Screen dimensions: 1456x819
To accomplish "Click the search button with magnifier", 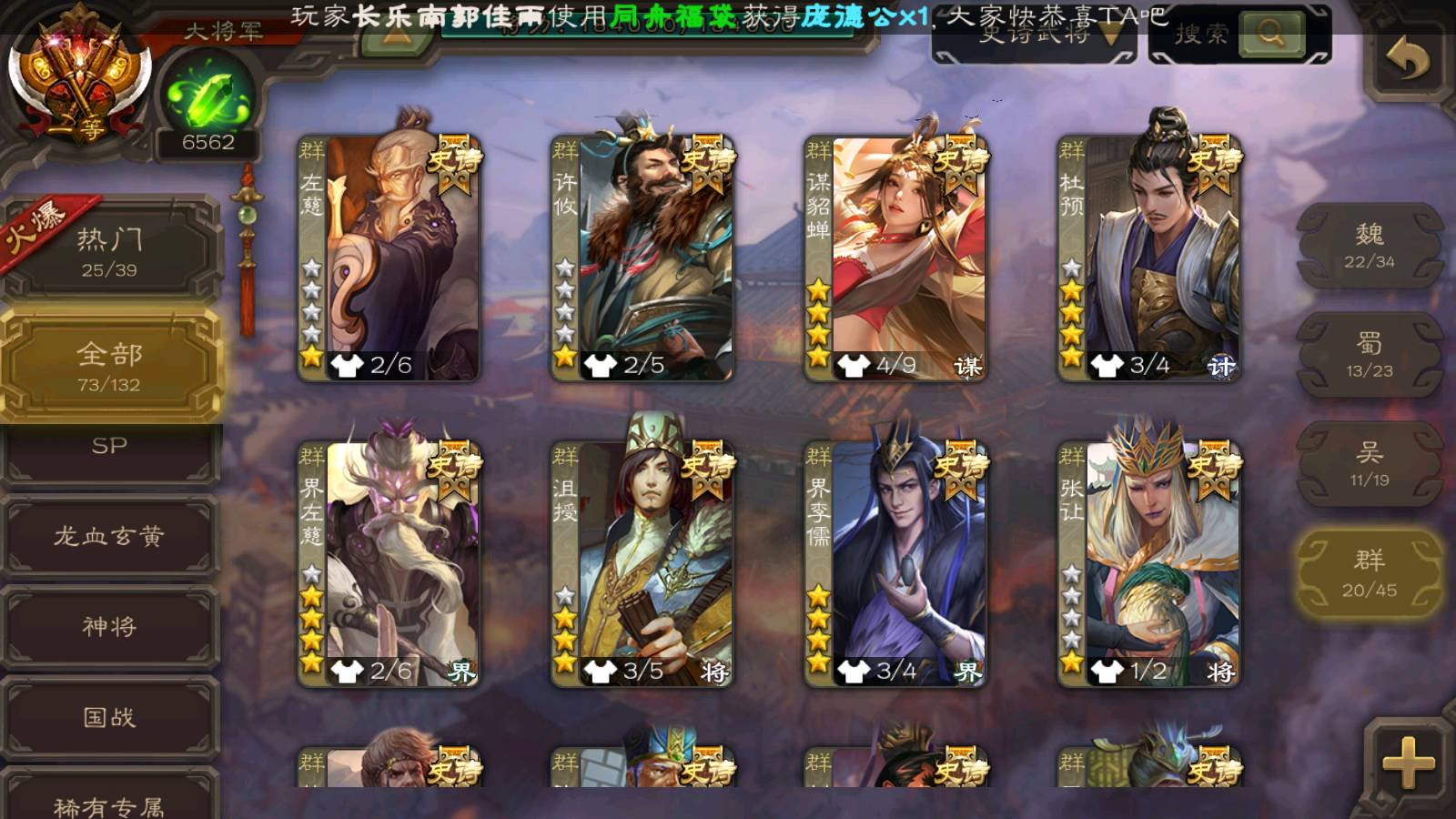I will pos(1270,35).
